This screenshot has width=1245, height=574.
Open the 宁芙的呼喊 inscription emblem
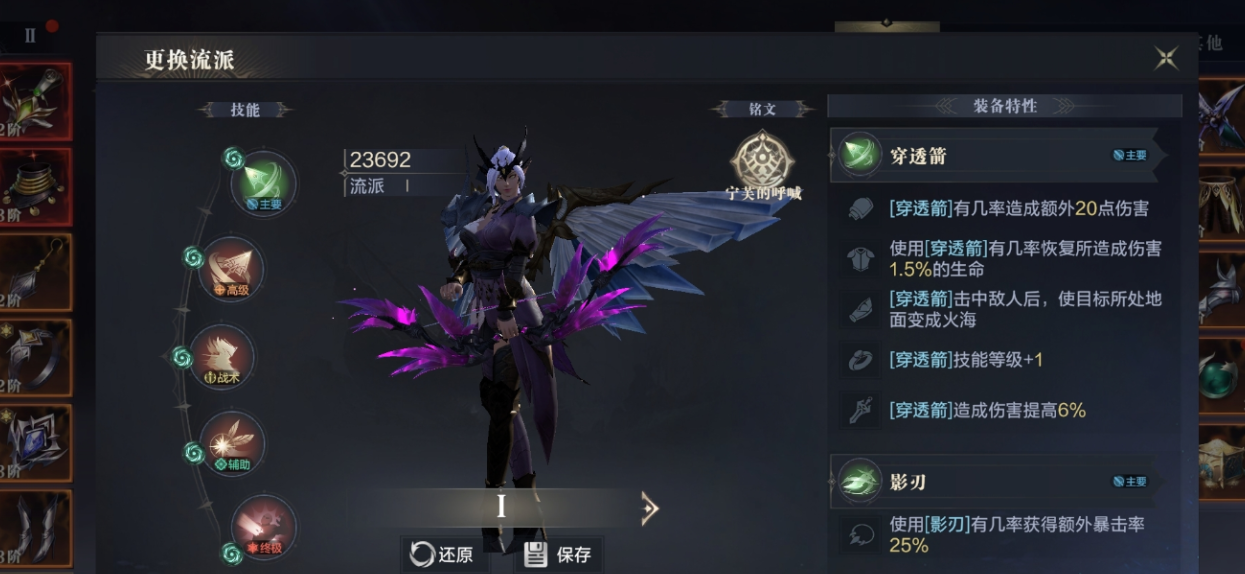pos(763,160)
